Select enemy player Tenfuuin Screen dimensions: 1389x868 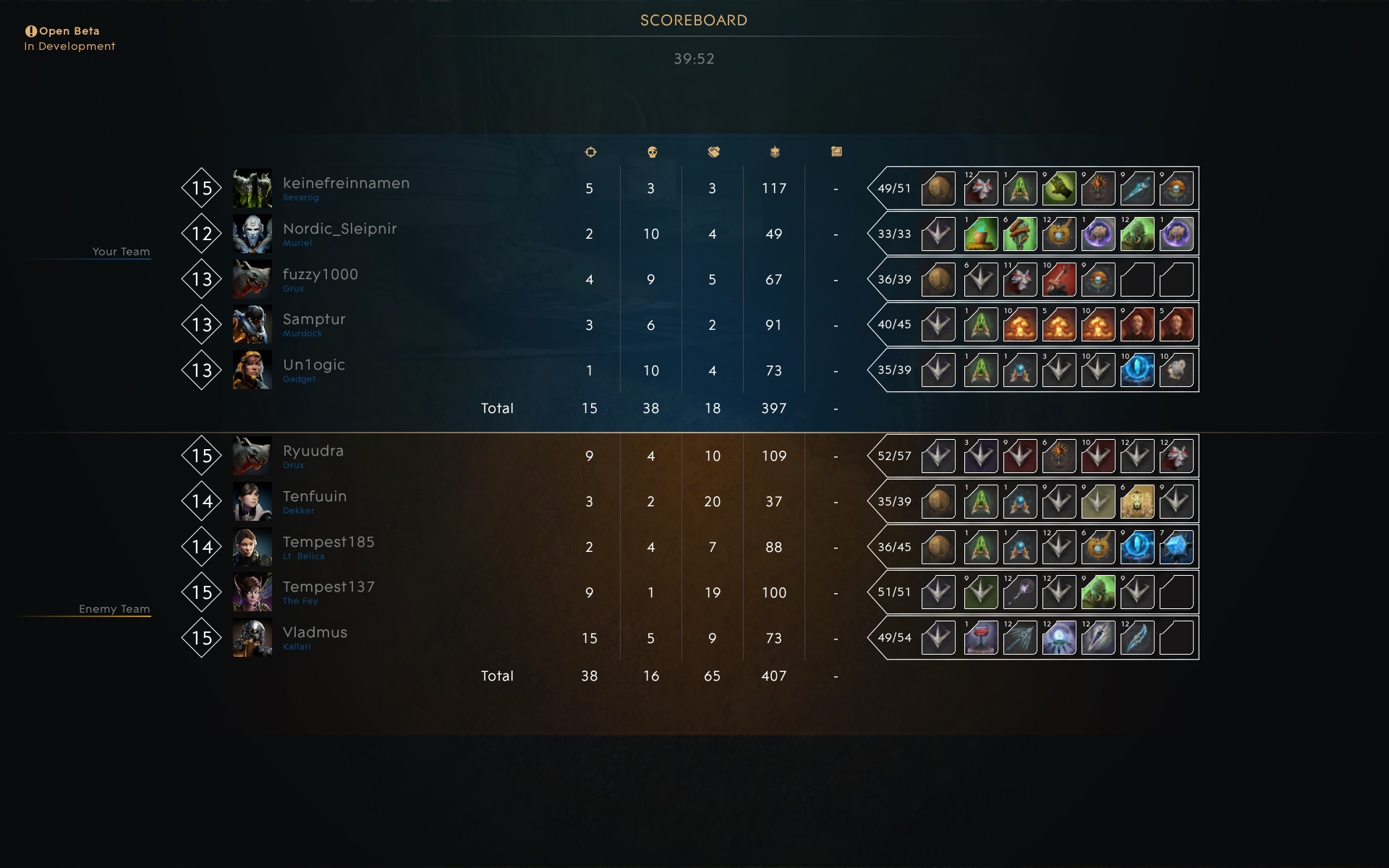point(314,497)
